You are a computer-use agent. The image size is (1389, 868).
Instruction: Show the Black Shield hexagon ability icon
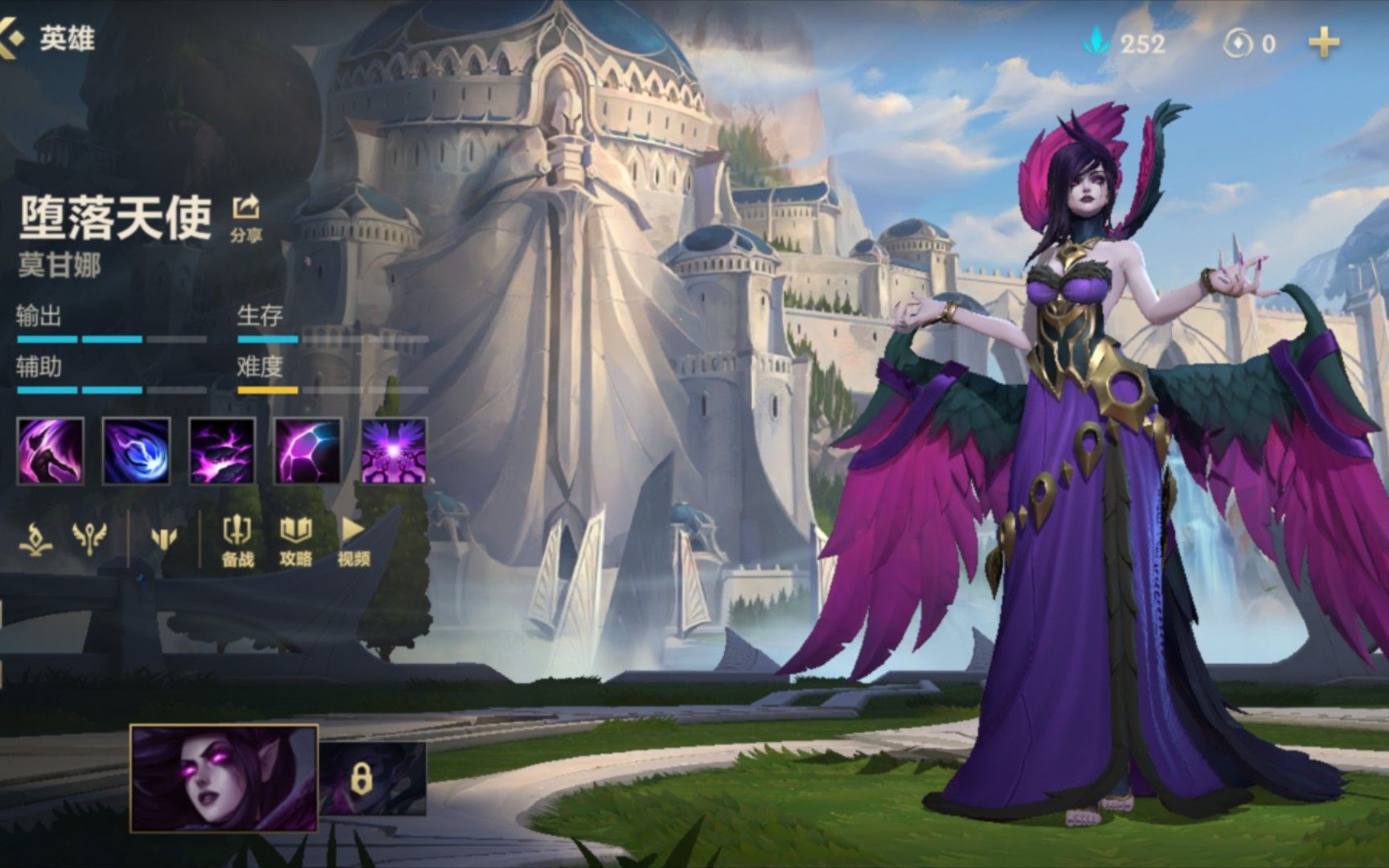pos(308,451)
